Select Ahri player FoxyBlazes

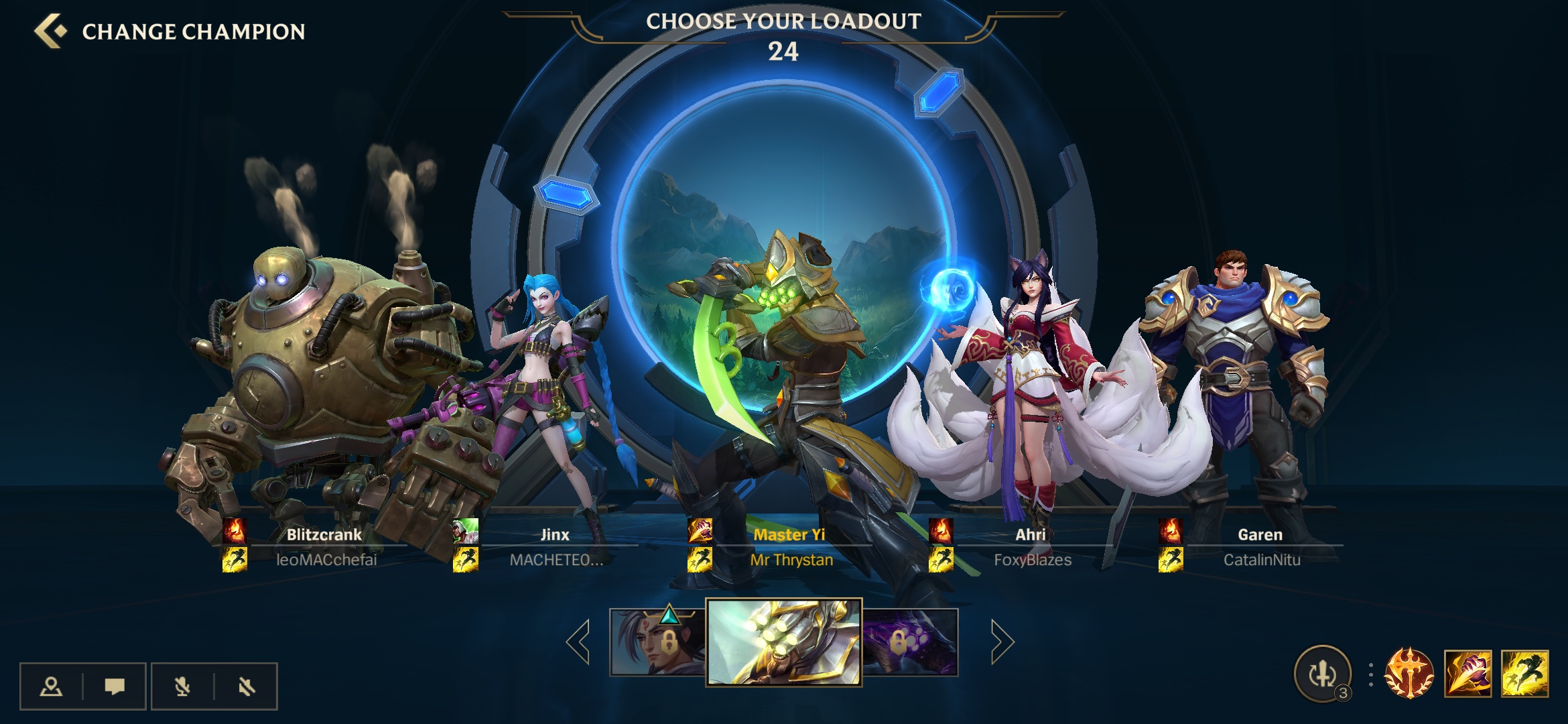tap(1031, 546)
